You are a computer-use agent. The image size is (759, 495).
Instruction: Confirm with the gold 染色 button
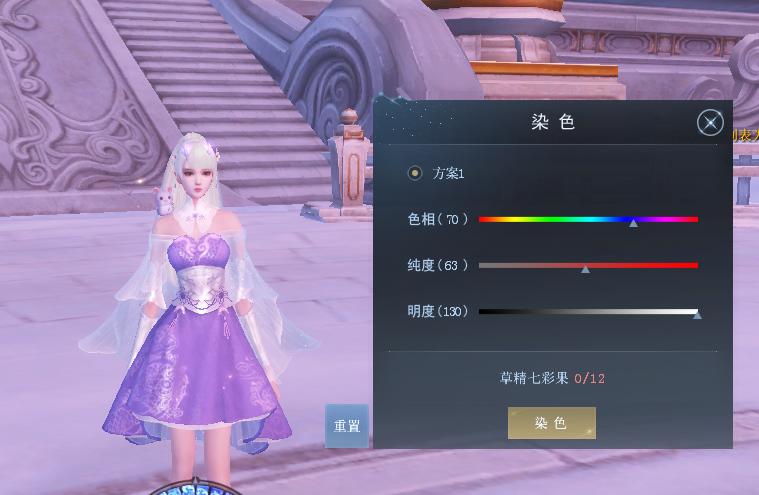(x=551, y=423)
